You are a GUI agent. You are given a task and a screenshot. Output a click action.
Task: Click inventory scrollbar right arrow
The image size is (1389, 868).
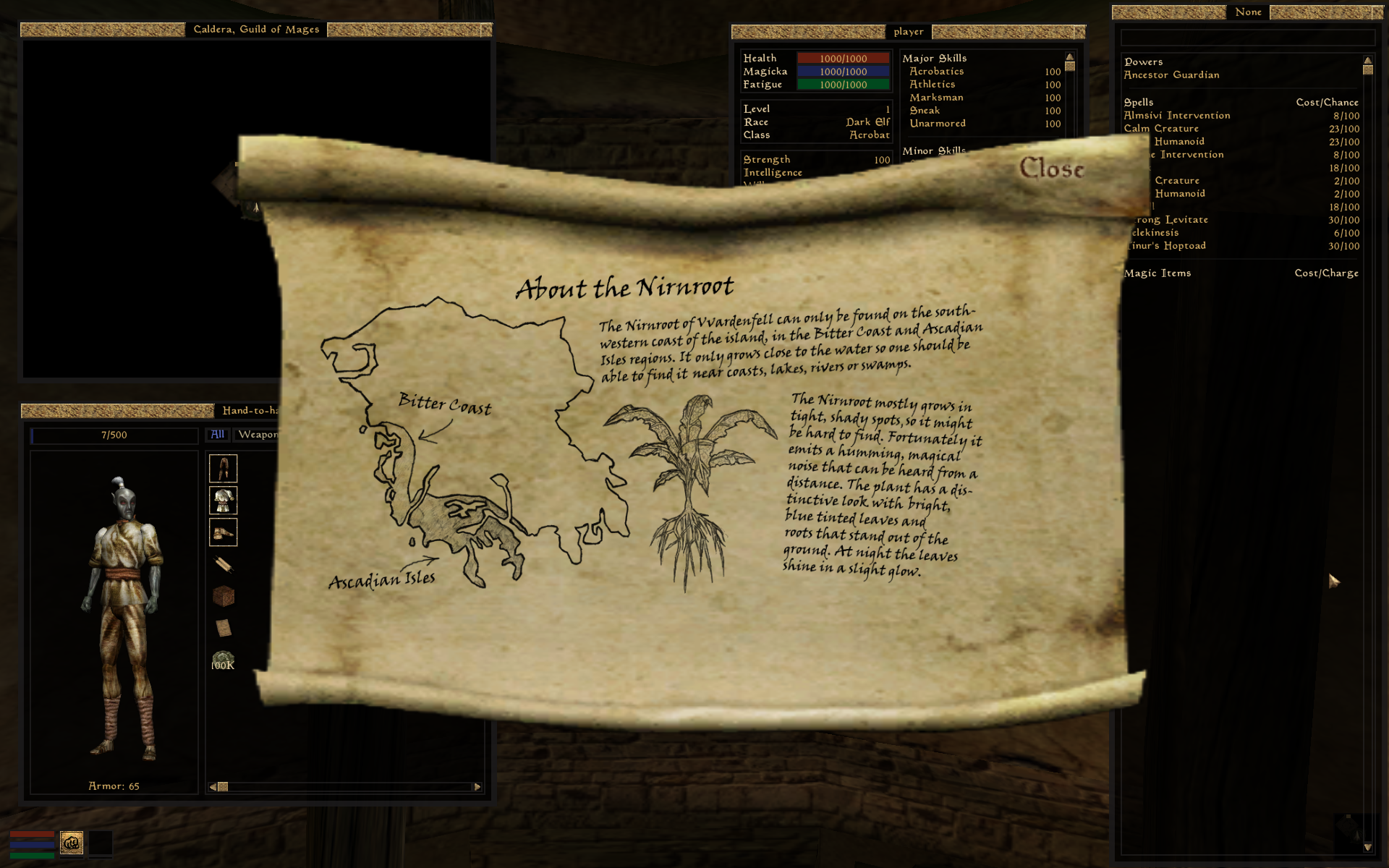pos(477,787)
